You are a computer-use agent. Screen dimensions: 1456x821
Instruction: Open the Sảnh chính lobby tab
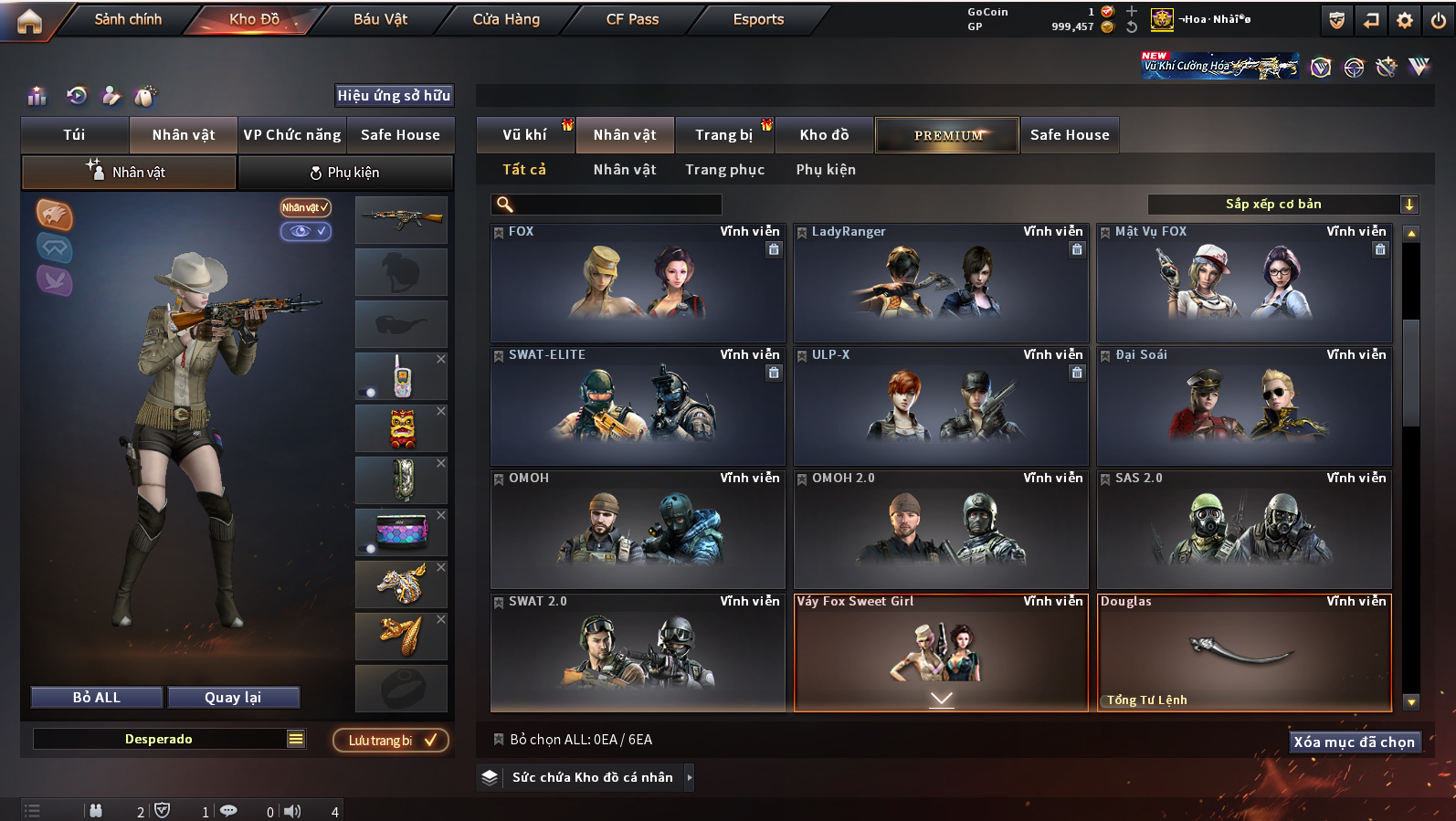tap(128, 19)
